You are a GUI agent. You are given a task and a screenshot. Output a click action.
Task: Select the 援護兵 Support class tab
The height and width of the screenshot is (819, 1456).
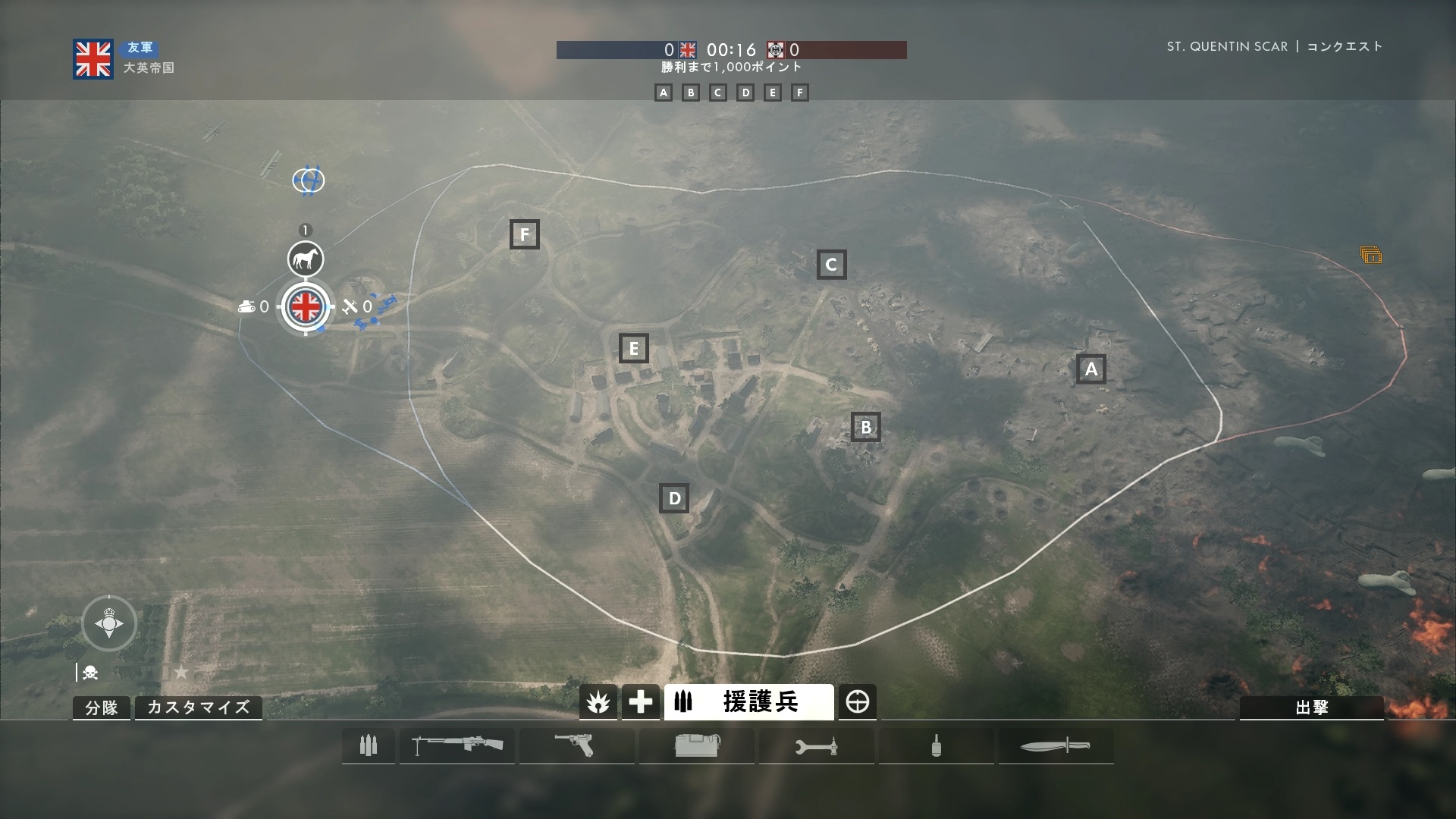coord(748,703)
